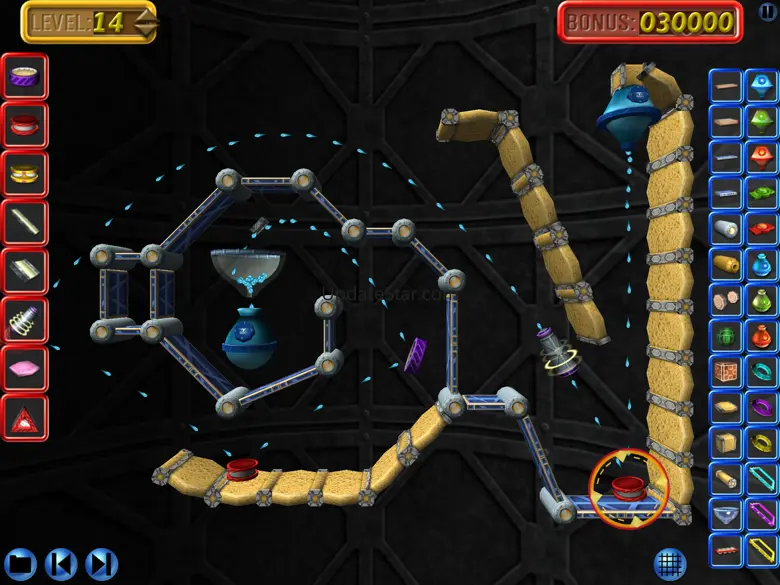Screen dimensions: 780x585
Task: Pick the brick block in the blue palette
Action: coord(726,372)
